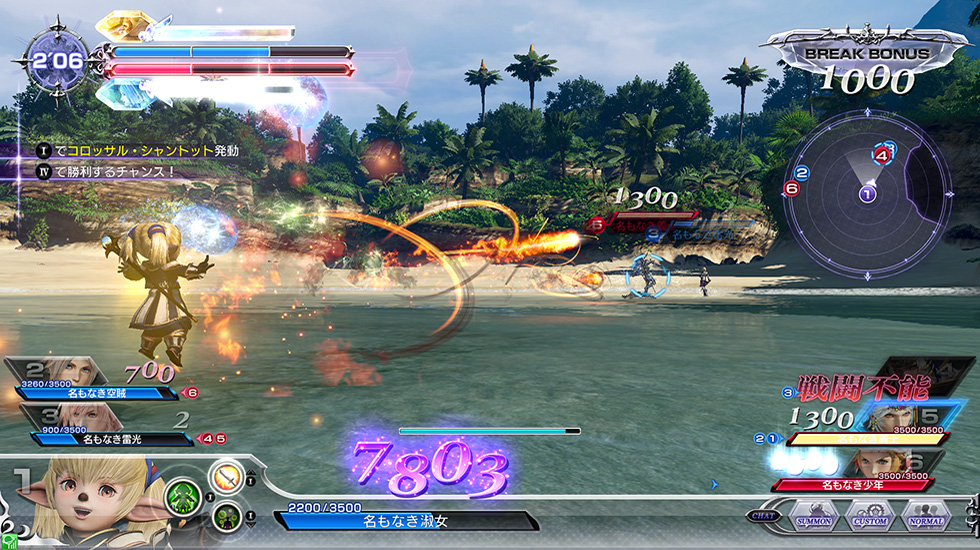Choose the NORMAL hexagon button
Viewport: 980px width, 550px height.
(925, 519)
